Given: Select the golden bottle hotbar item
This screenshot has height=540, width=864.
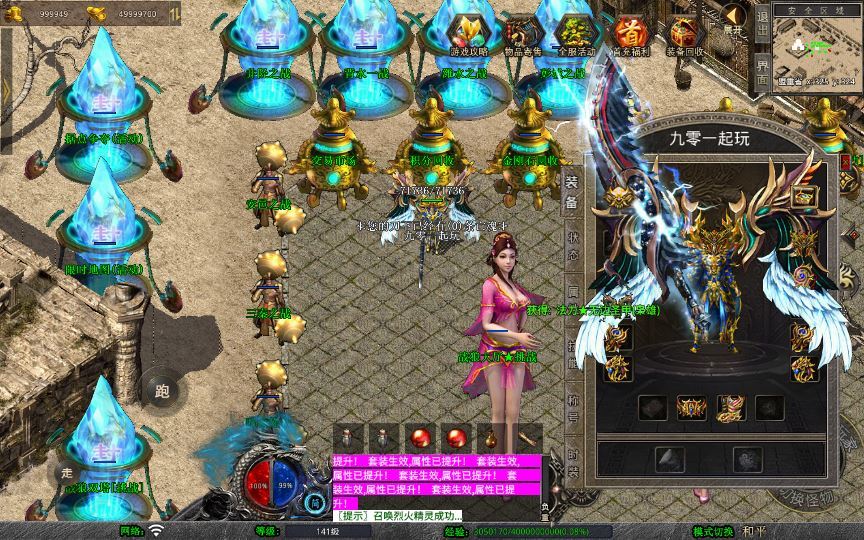Looking at the screenshot, I should pos(491,438).
